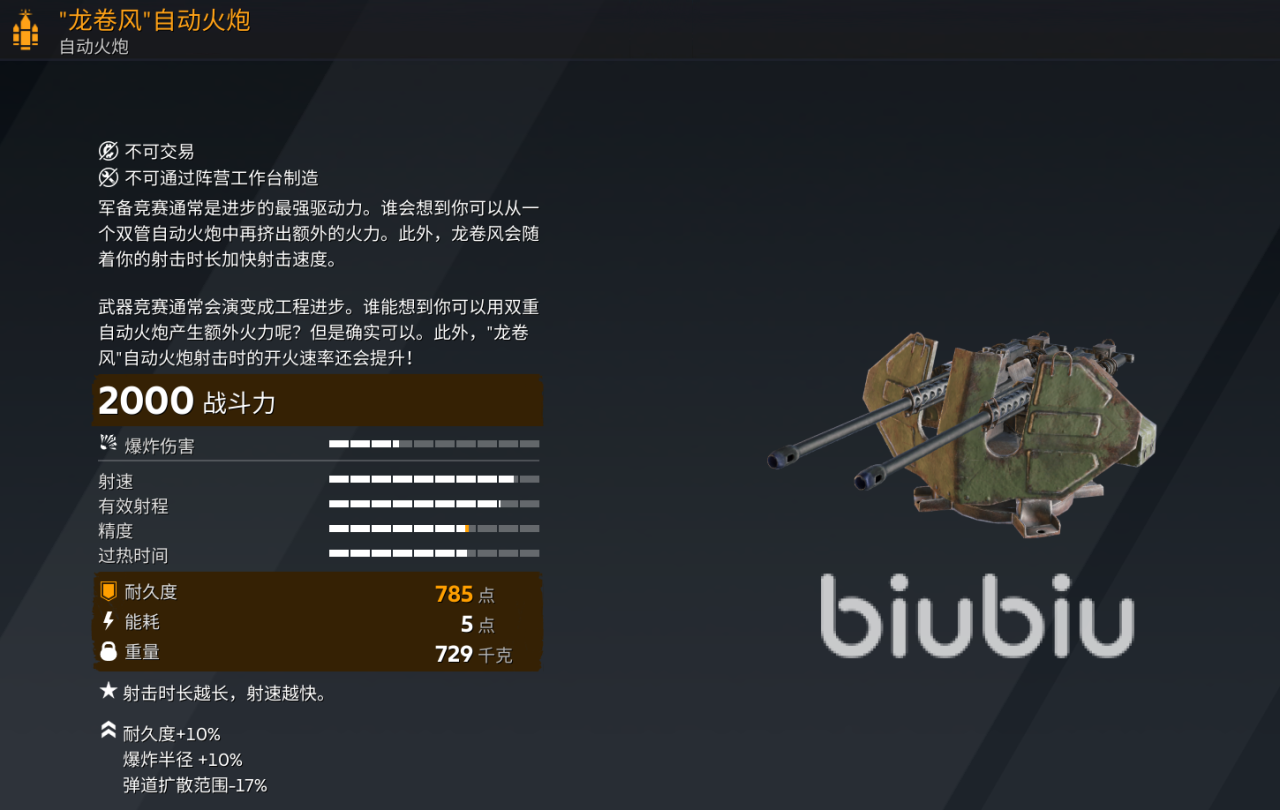Click the 有效射程 stat bar
Image resolution: width=1280 pixels, height=810 pixels.
tap(435, 504)
